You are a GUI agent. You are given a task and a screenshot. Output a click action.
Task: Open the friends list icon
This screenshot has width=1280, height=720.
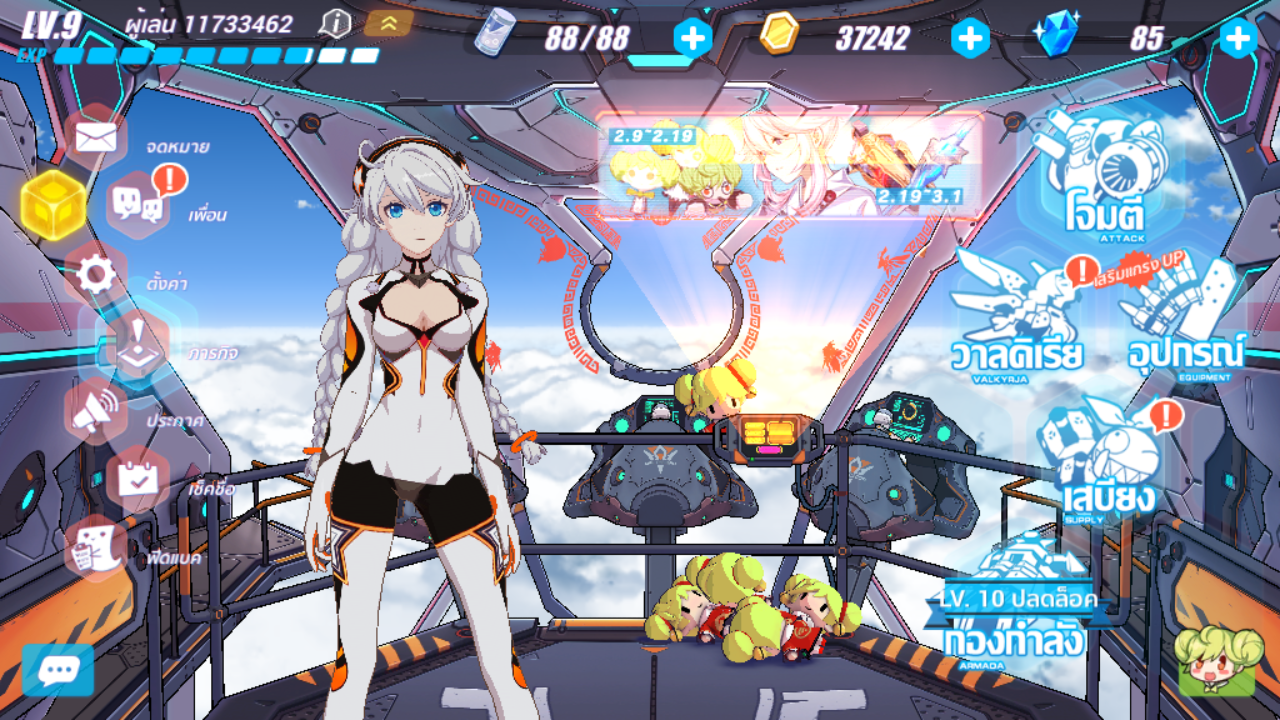point(138,204)
